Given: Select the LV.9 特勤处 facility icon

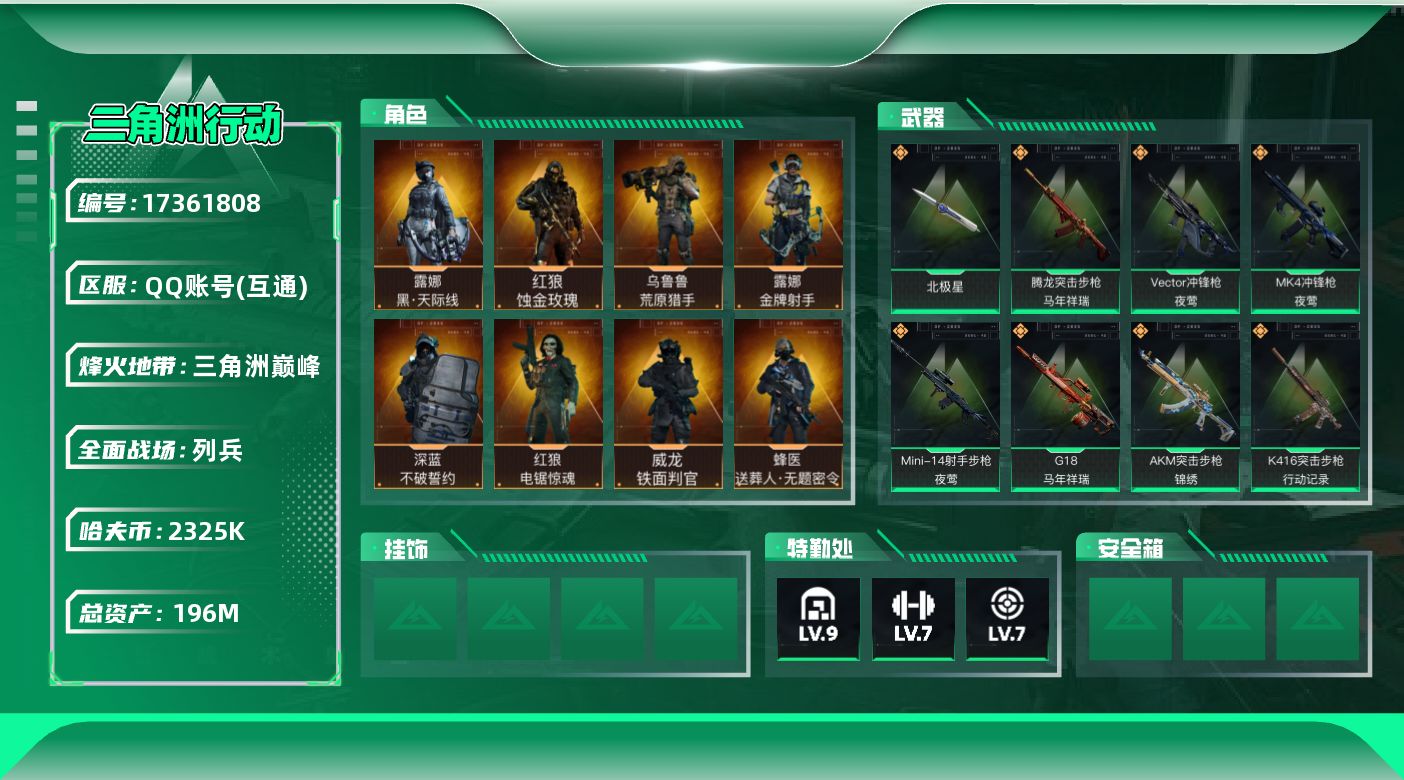Looking at the screenshot, I should point(818,618).
